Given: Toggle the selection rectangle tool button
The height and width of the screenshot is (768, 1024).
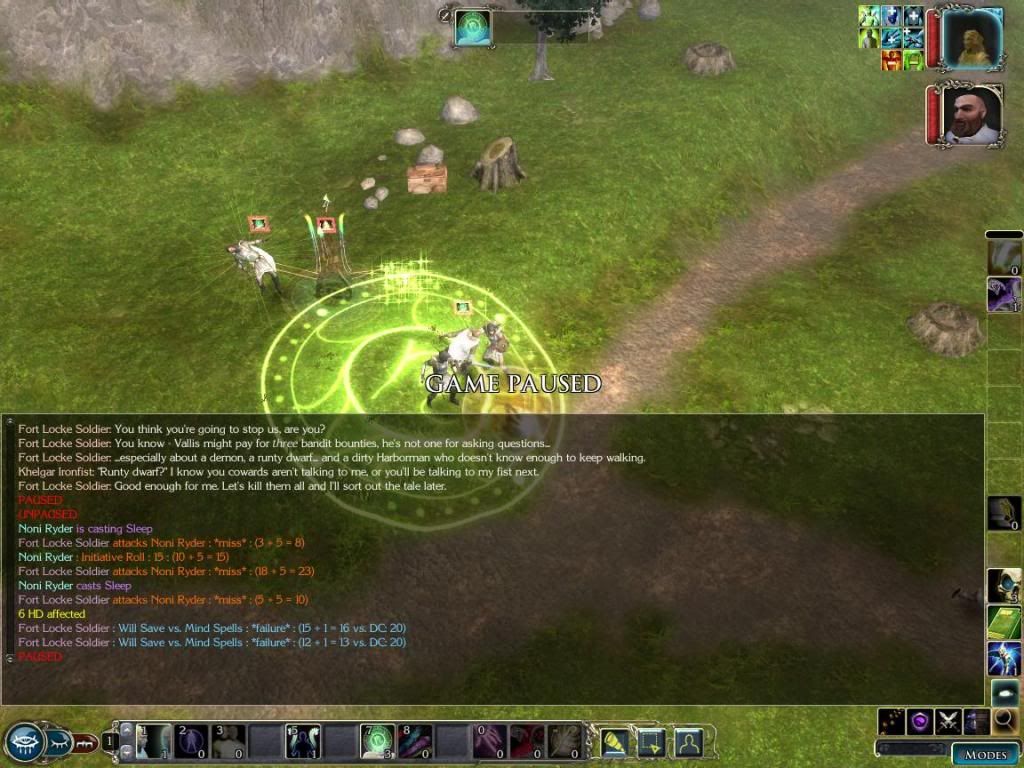Looking at the screenshot, I should point(651,741).
